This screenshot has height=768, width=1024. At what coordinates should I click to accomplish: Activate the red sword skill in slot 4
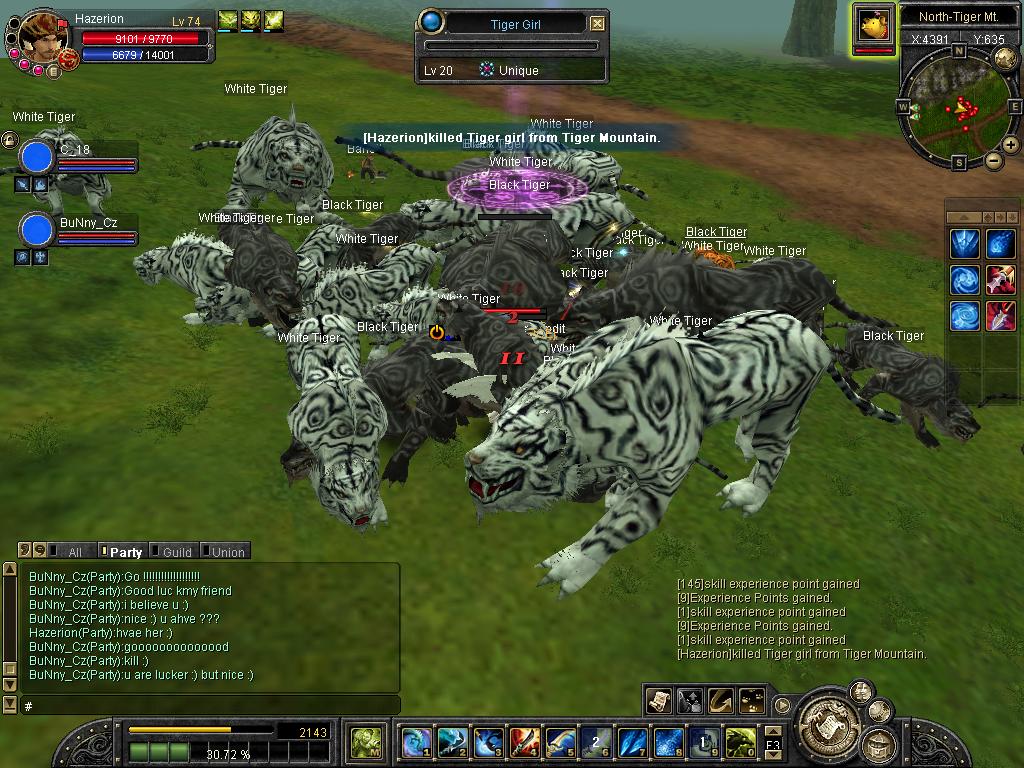524,743
